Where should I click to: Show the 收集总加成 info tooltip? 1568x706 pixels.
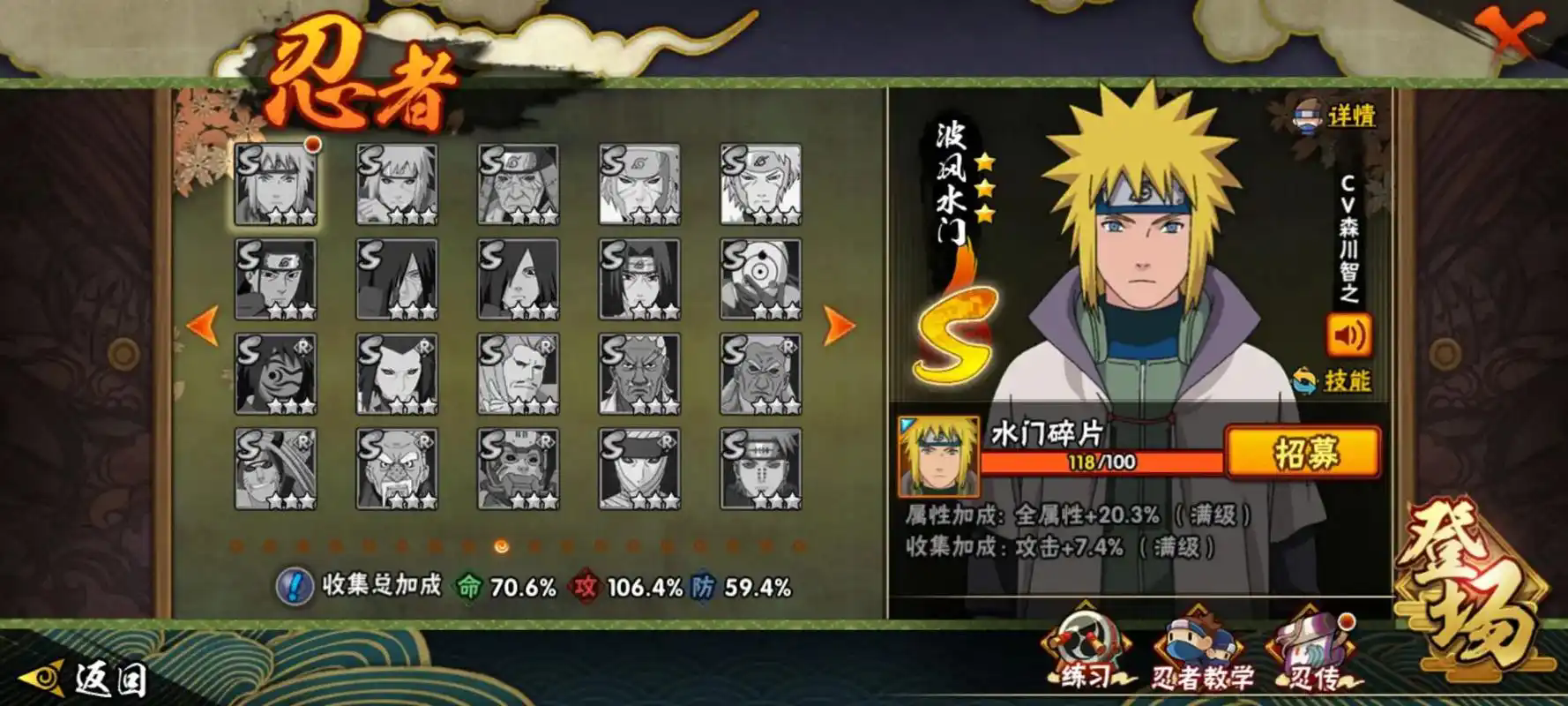294,586
